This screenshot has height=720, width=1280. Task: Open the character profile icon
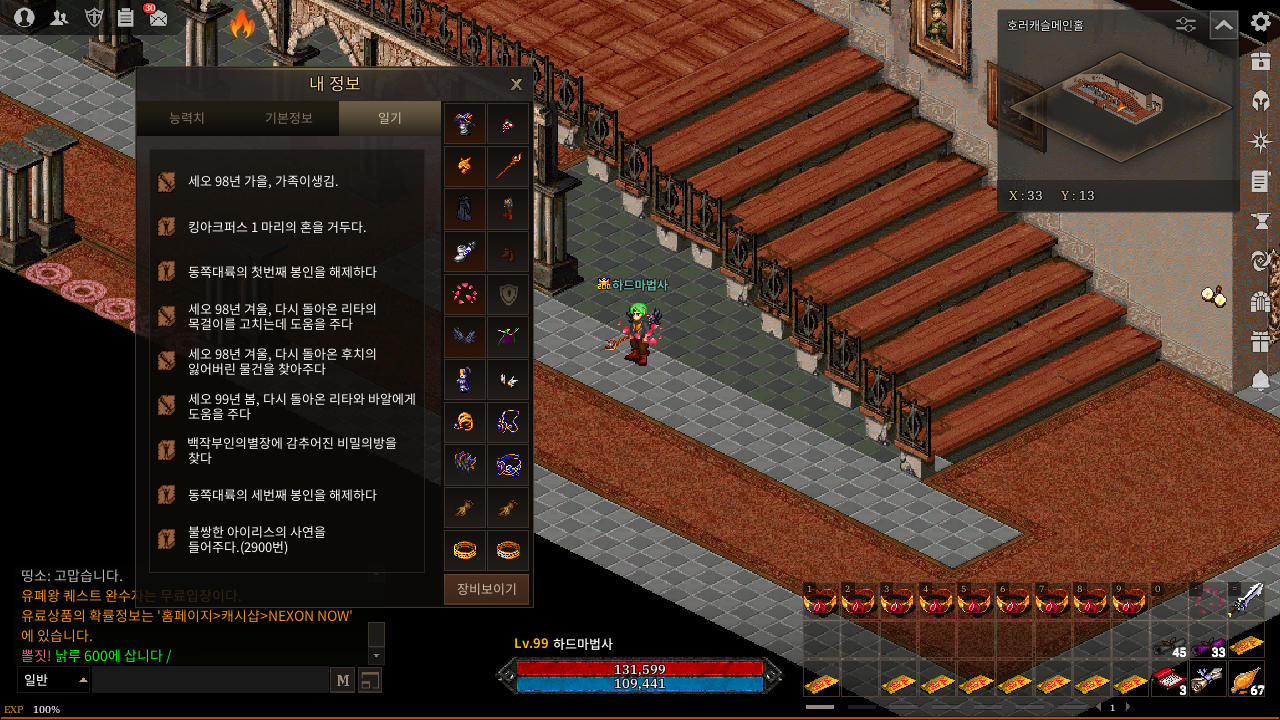(x=24, y=17)
